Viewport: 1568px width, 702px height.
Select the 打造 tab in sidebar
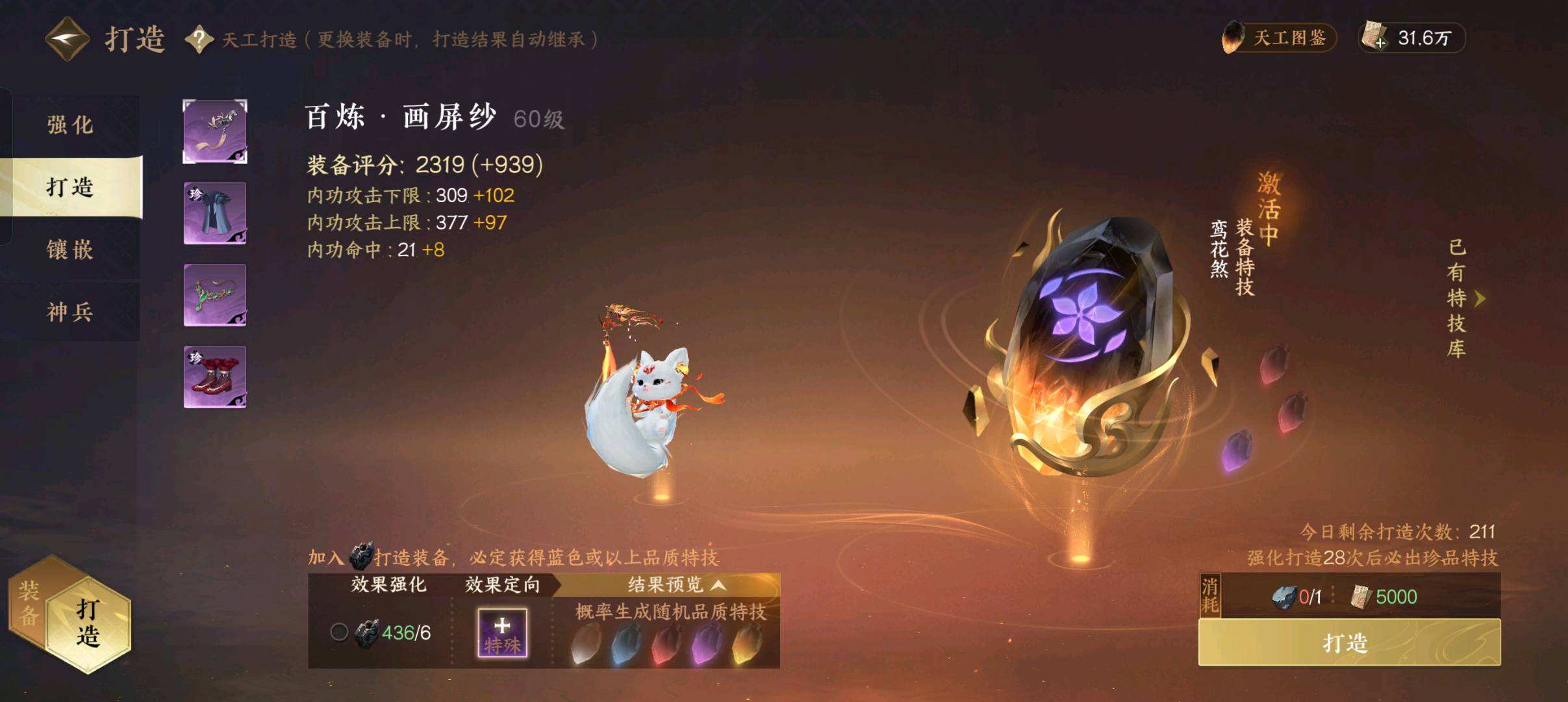(70, 187)
